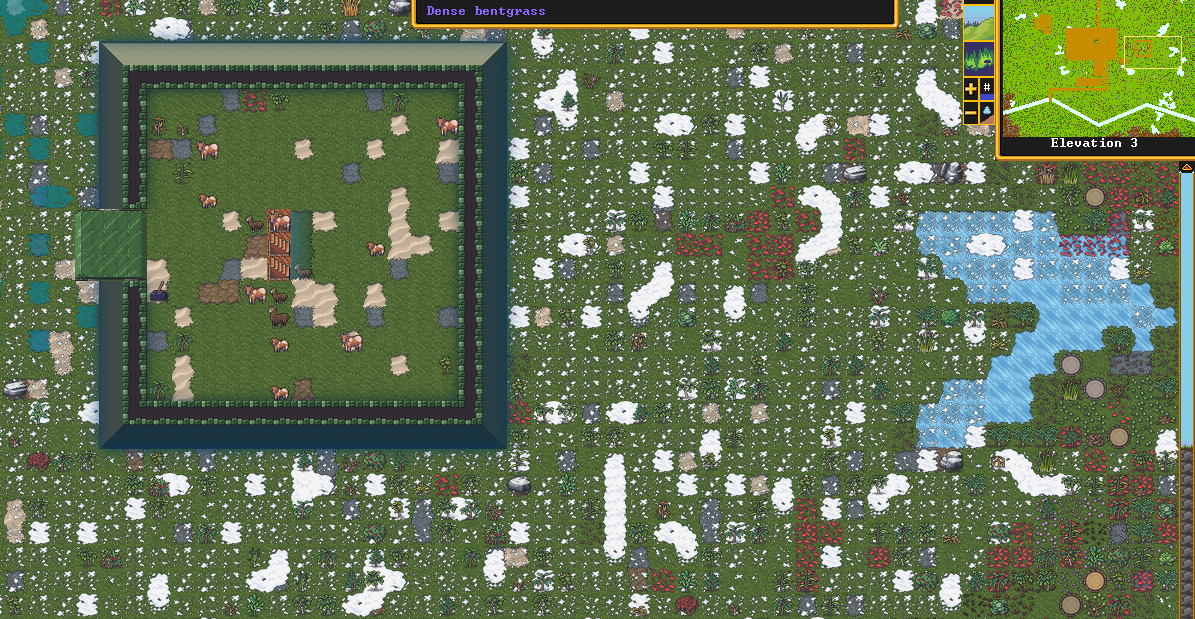
Task: Zoom out with the minus button
Action: coord(971,113)
